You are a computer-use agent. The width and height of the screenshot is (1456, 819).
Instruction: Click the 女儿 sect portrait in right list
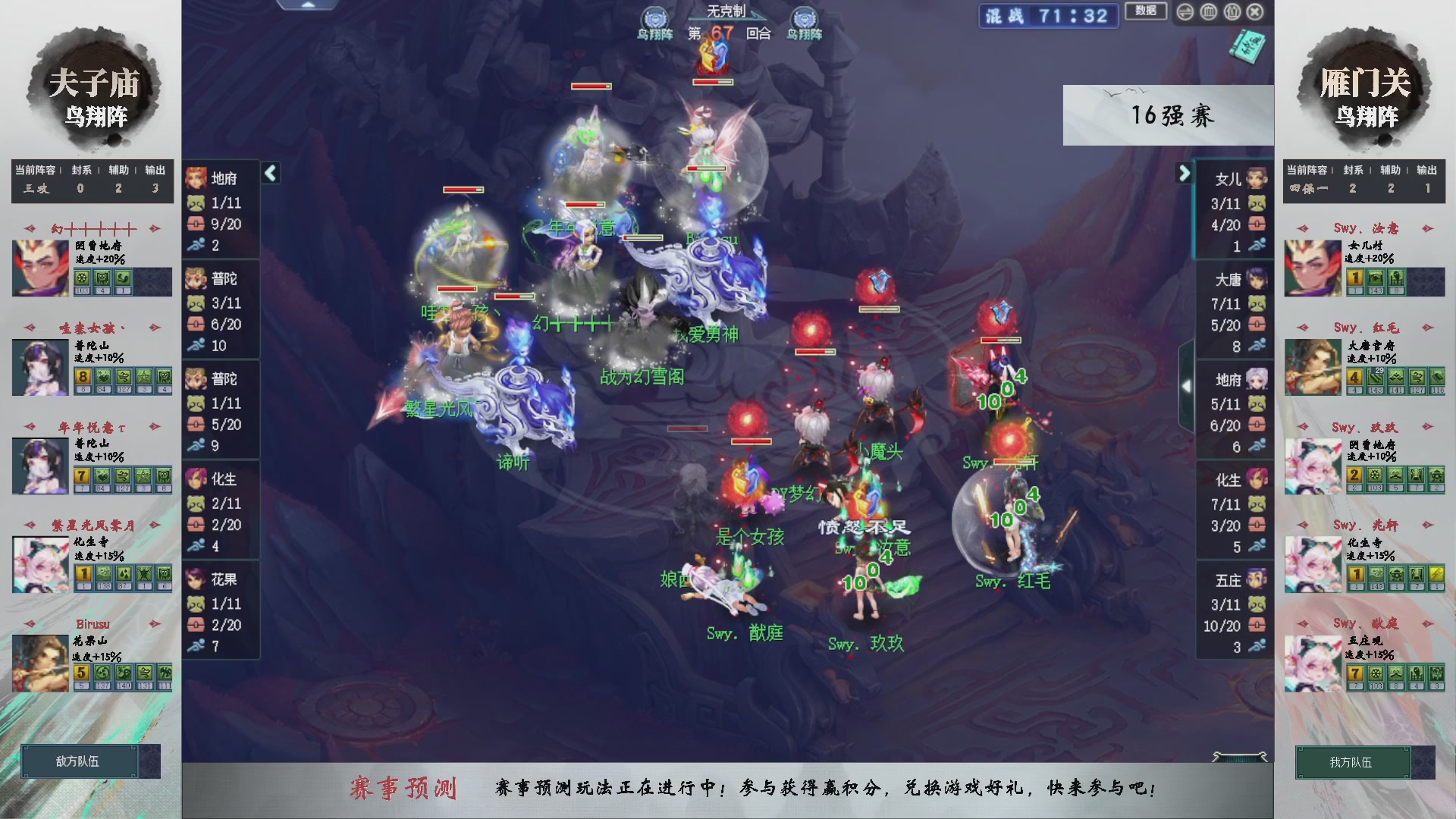click(x=1256, y=179)
